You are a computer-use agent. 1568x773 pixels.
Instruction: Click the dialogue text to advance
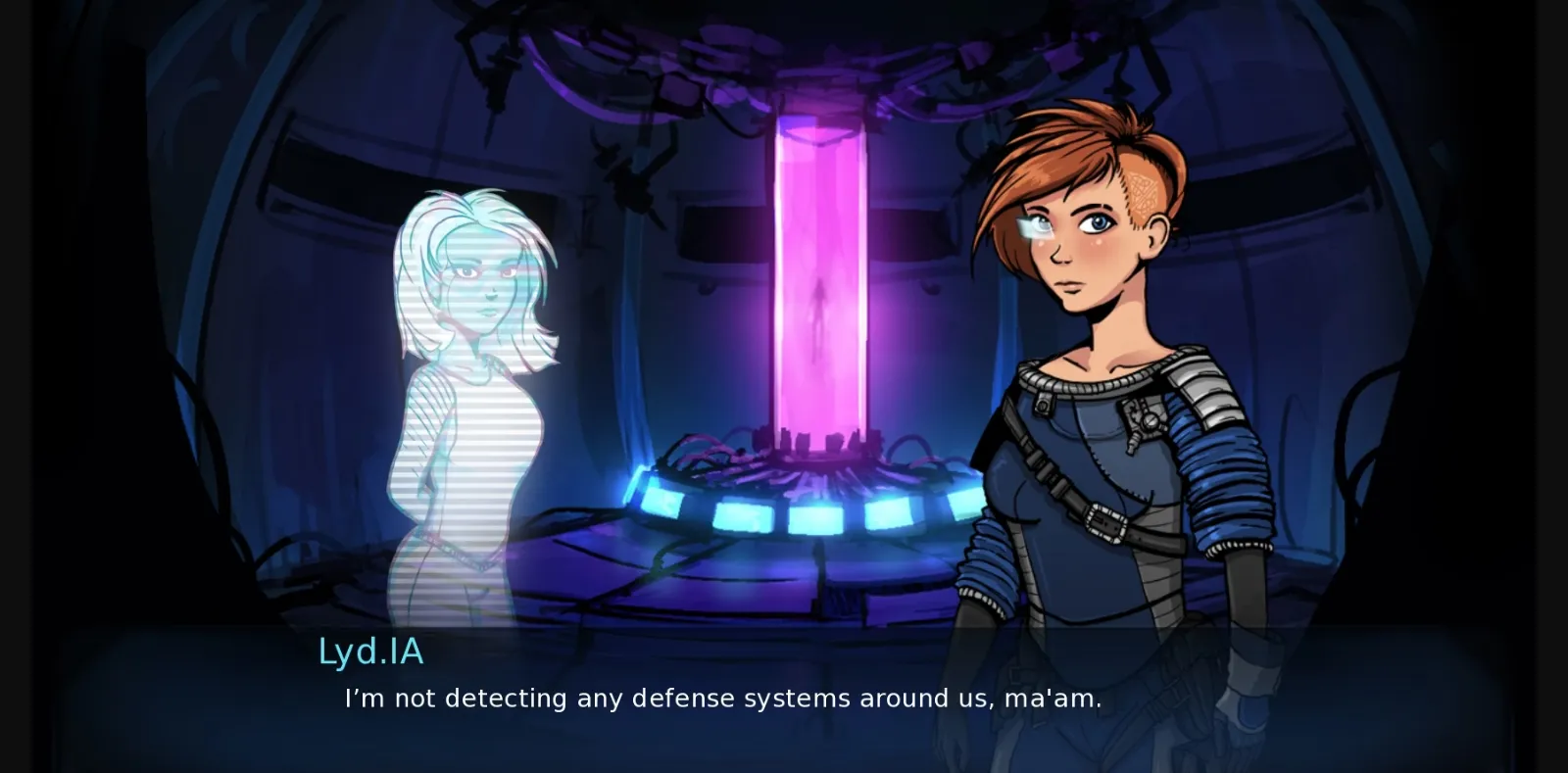[720, 699]
